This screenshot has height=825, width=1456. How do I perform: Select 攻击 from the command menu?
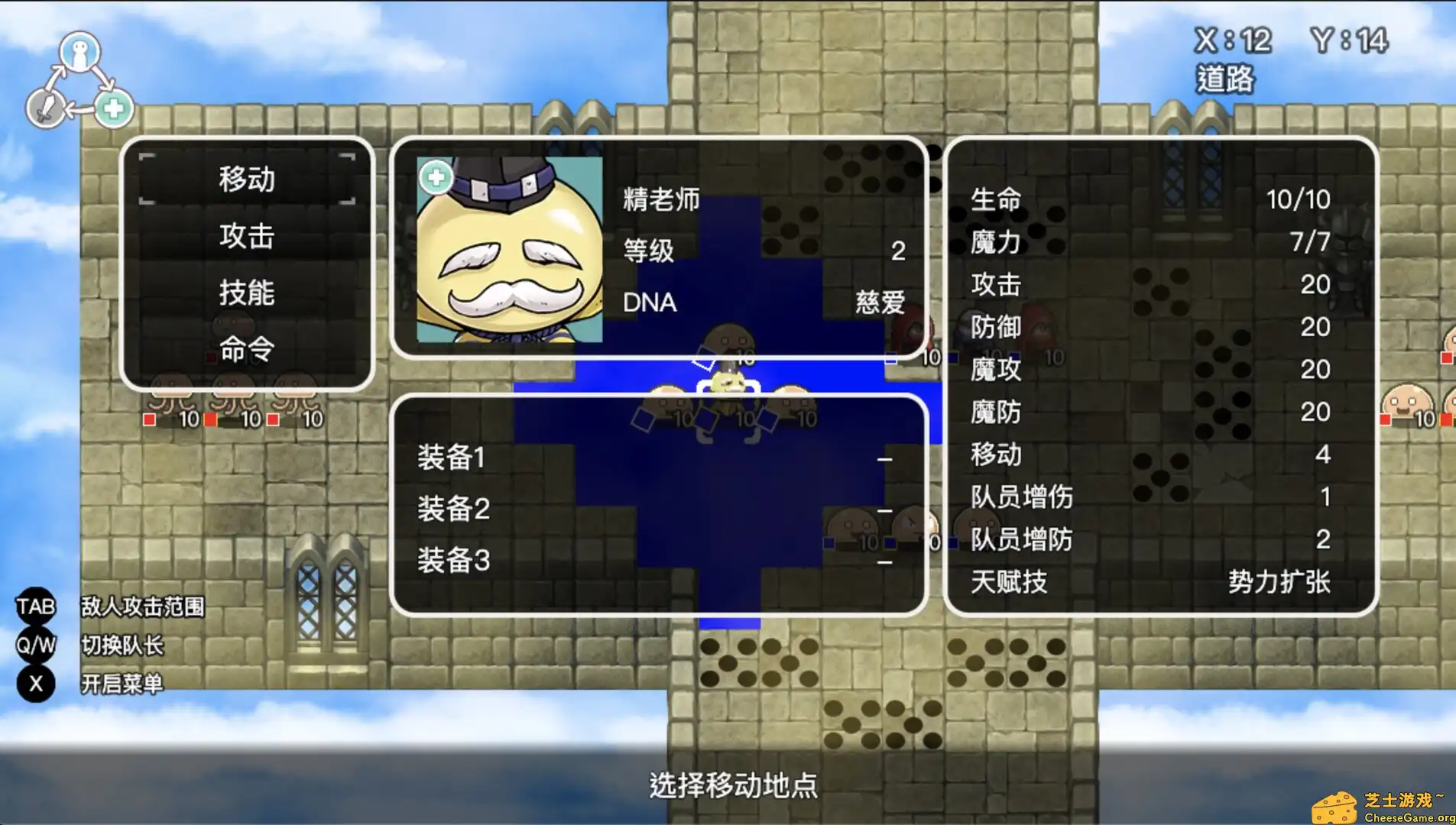coord(246,238)
